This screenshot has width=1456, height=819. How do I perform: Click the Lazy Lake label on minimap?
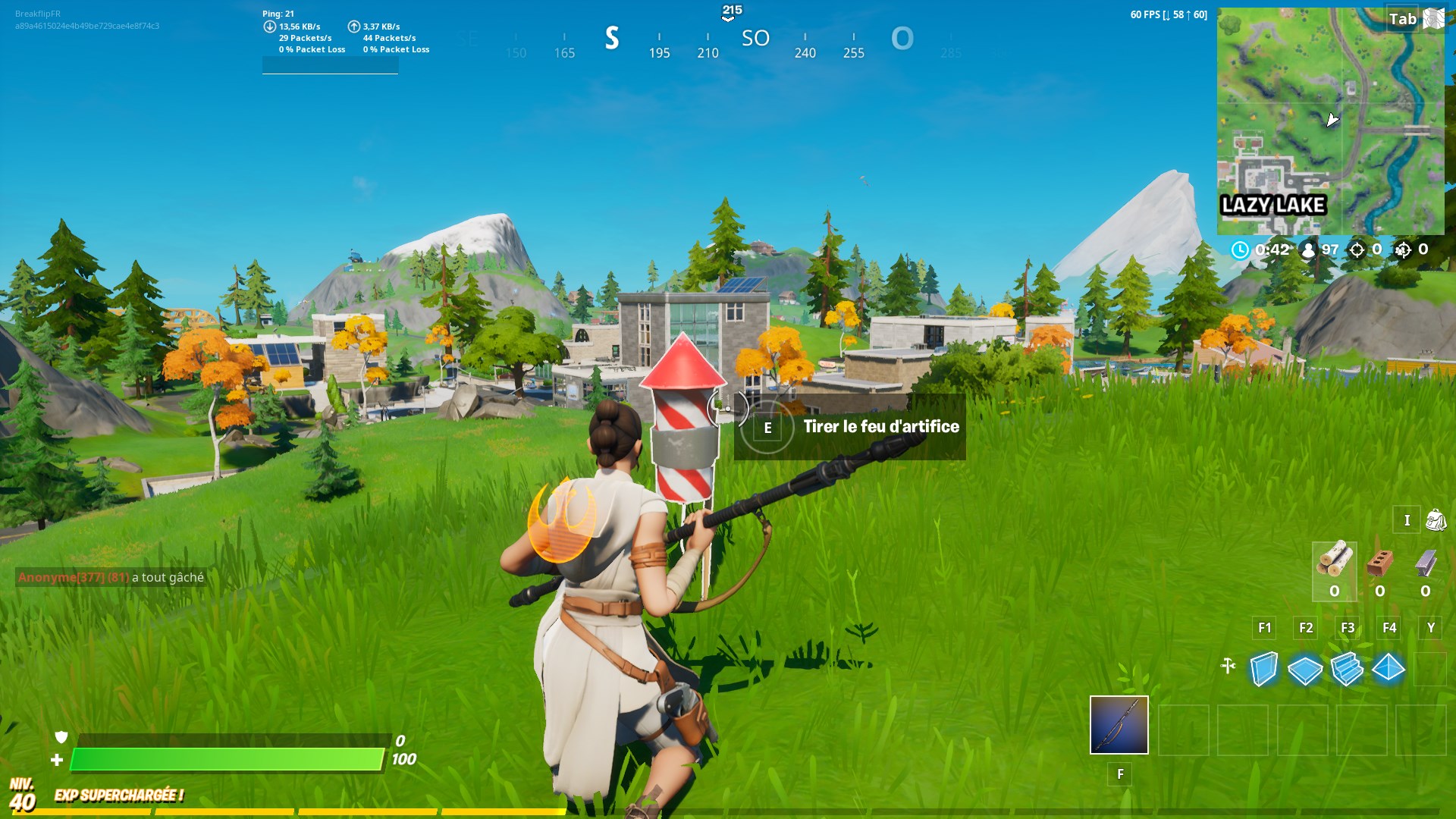pos(1273,203)
